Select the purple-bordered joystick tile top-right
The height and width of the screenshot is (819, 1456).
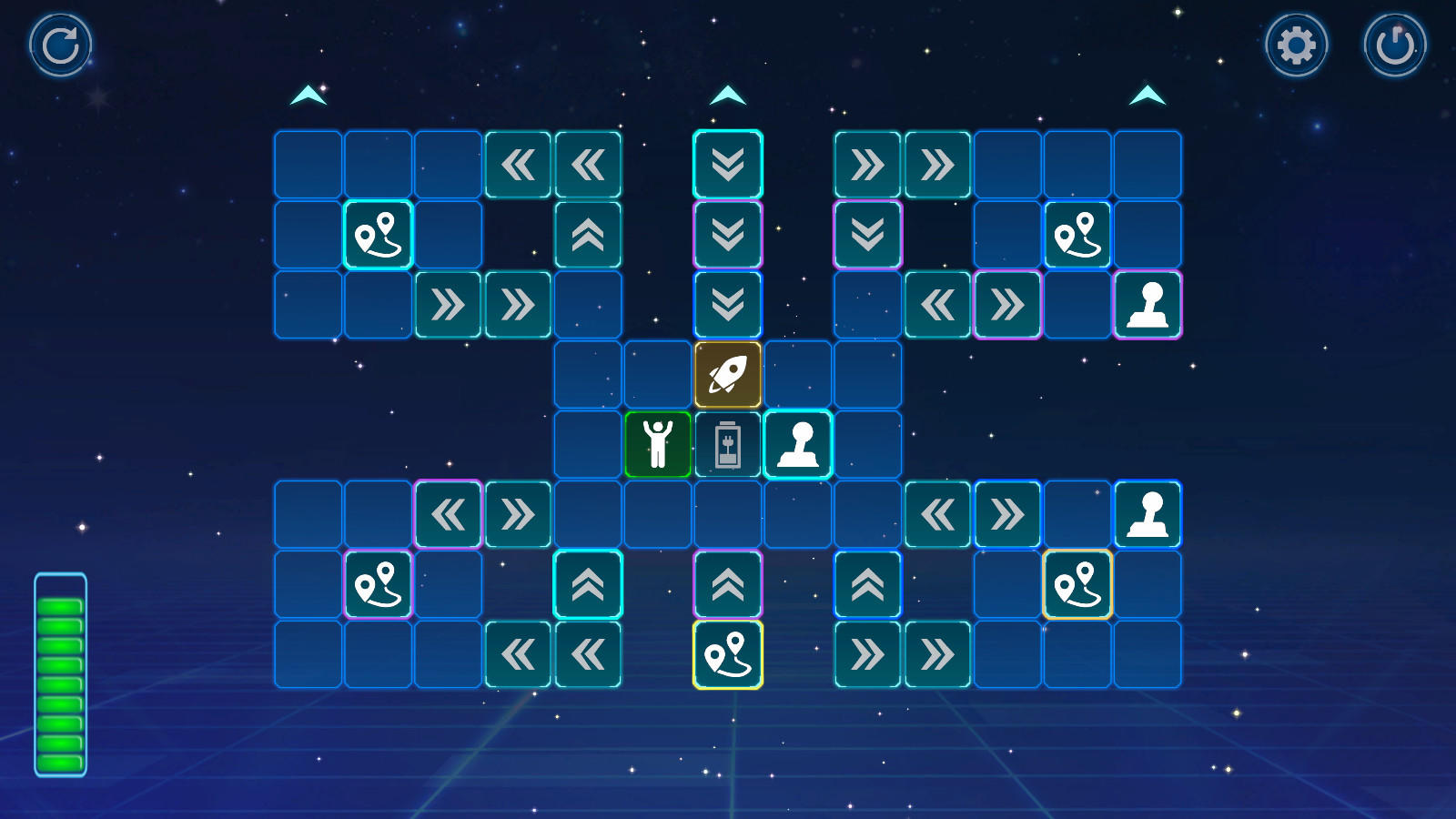pos(1150,304)
